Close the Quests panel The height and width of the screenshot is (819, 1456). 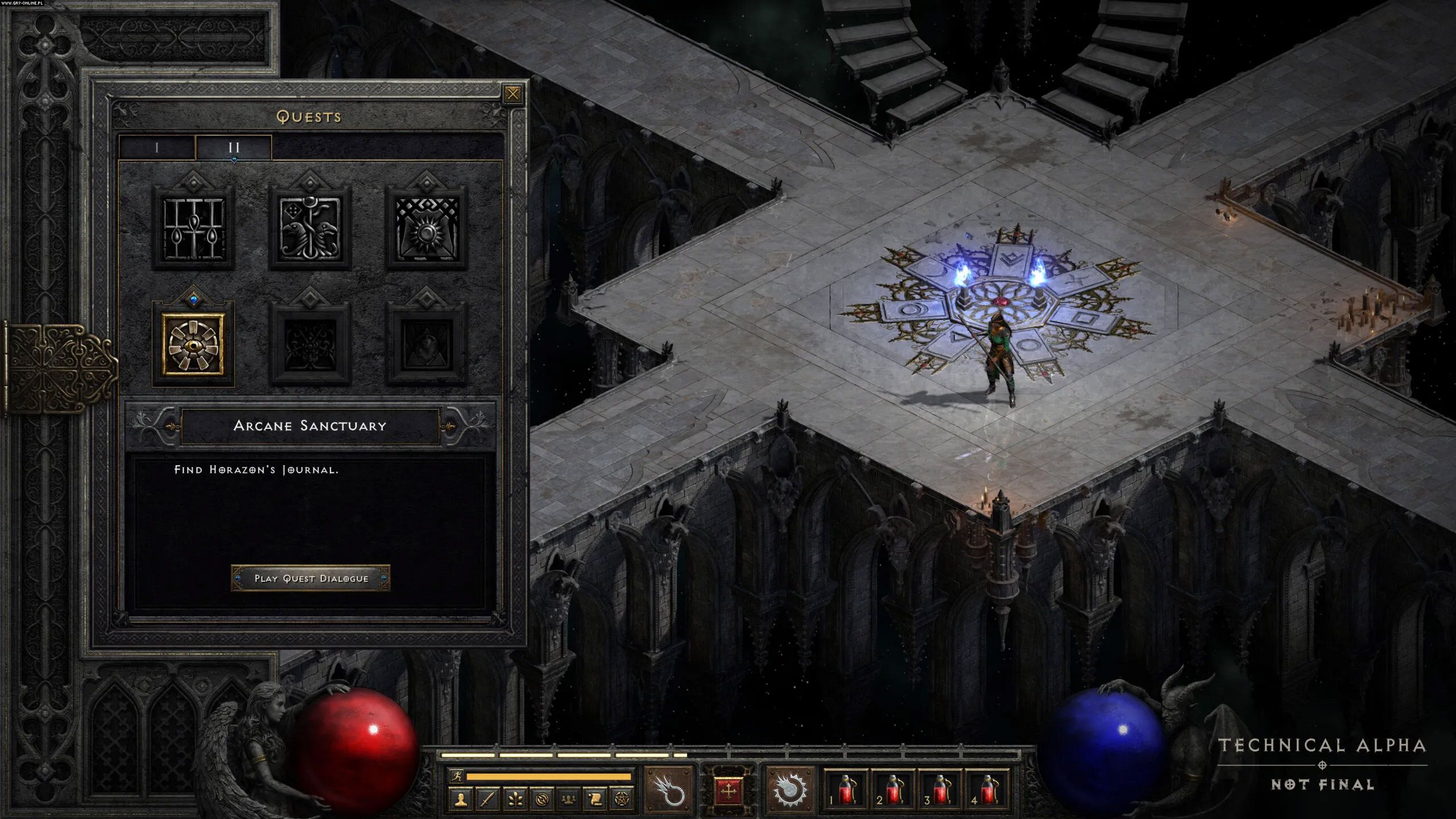coord(512,94)
